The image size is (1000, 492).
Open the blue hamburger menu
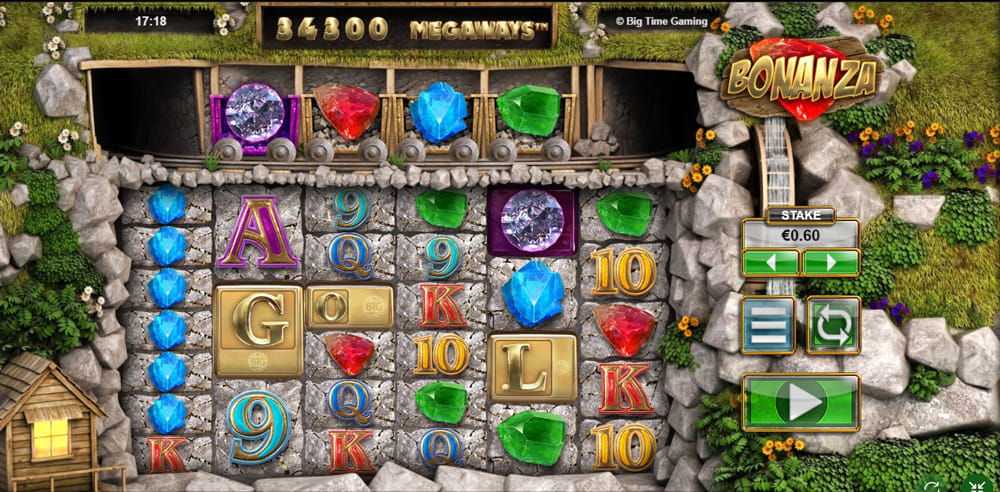769,325
